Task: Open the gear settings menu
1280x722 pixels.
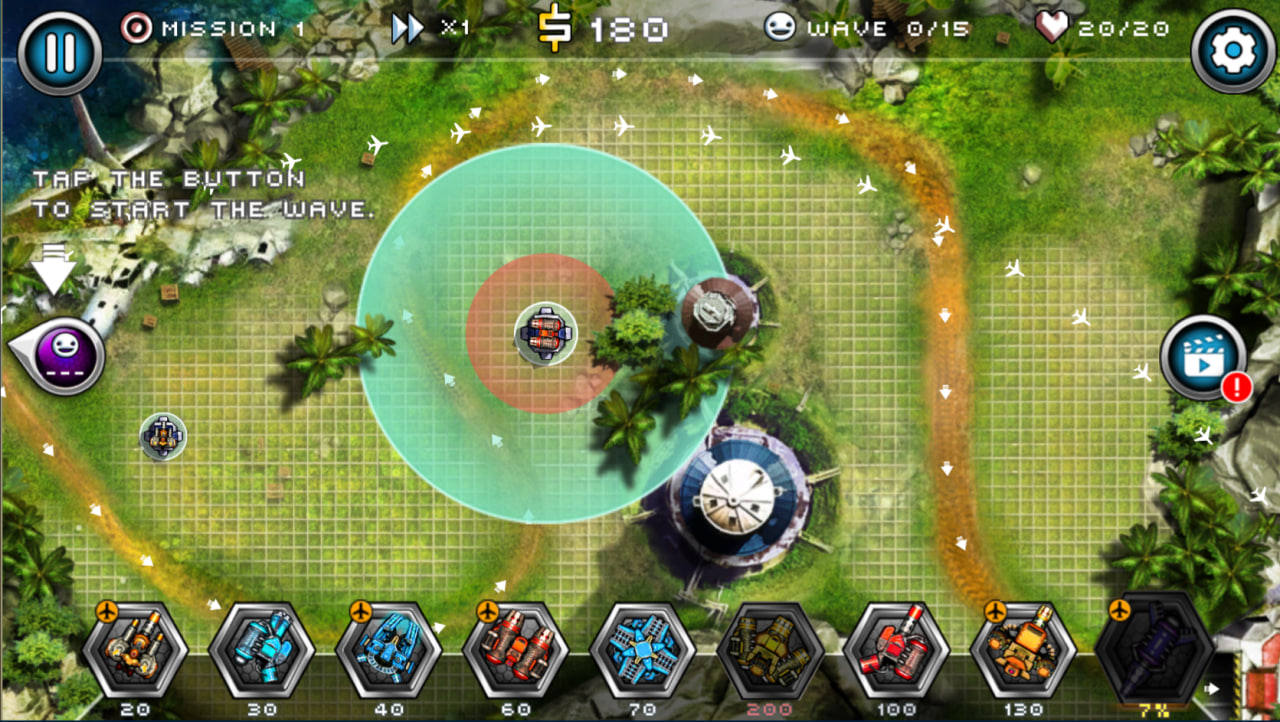Action: pos(1233,51)
